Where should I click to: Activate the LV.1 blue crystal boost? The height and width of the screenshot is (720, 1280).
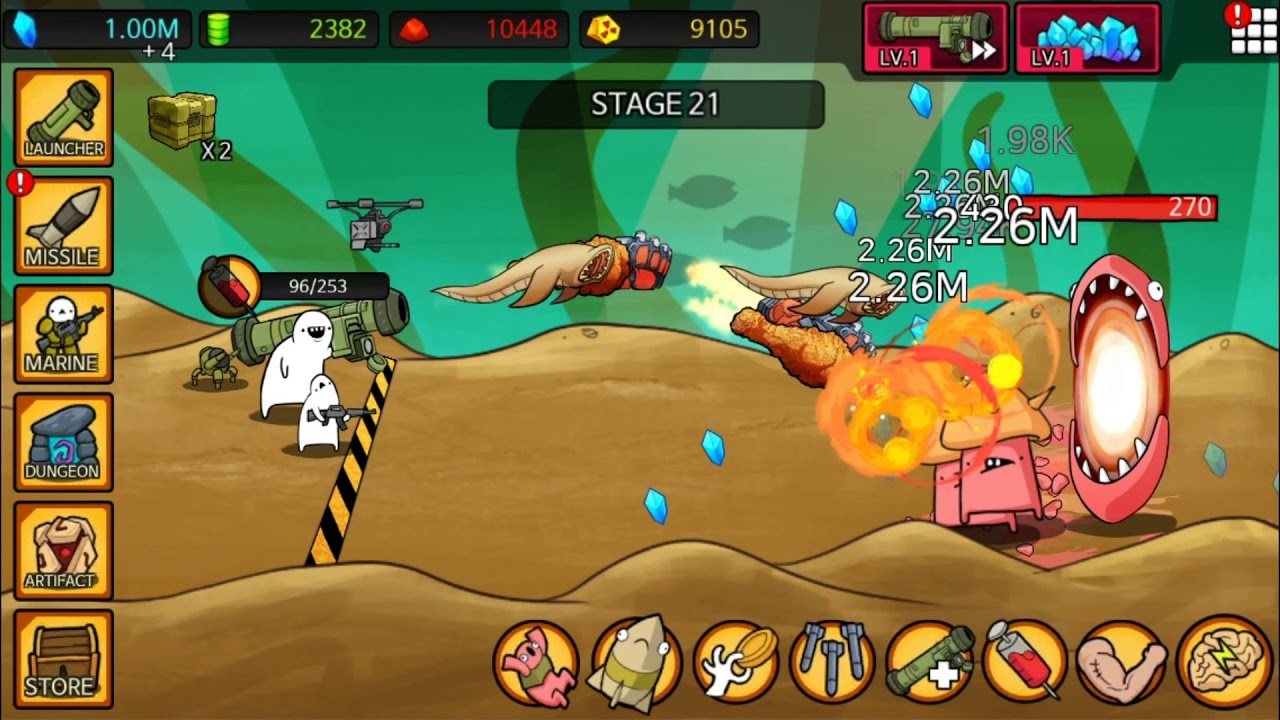pos(1088,38)
